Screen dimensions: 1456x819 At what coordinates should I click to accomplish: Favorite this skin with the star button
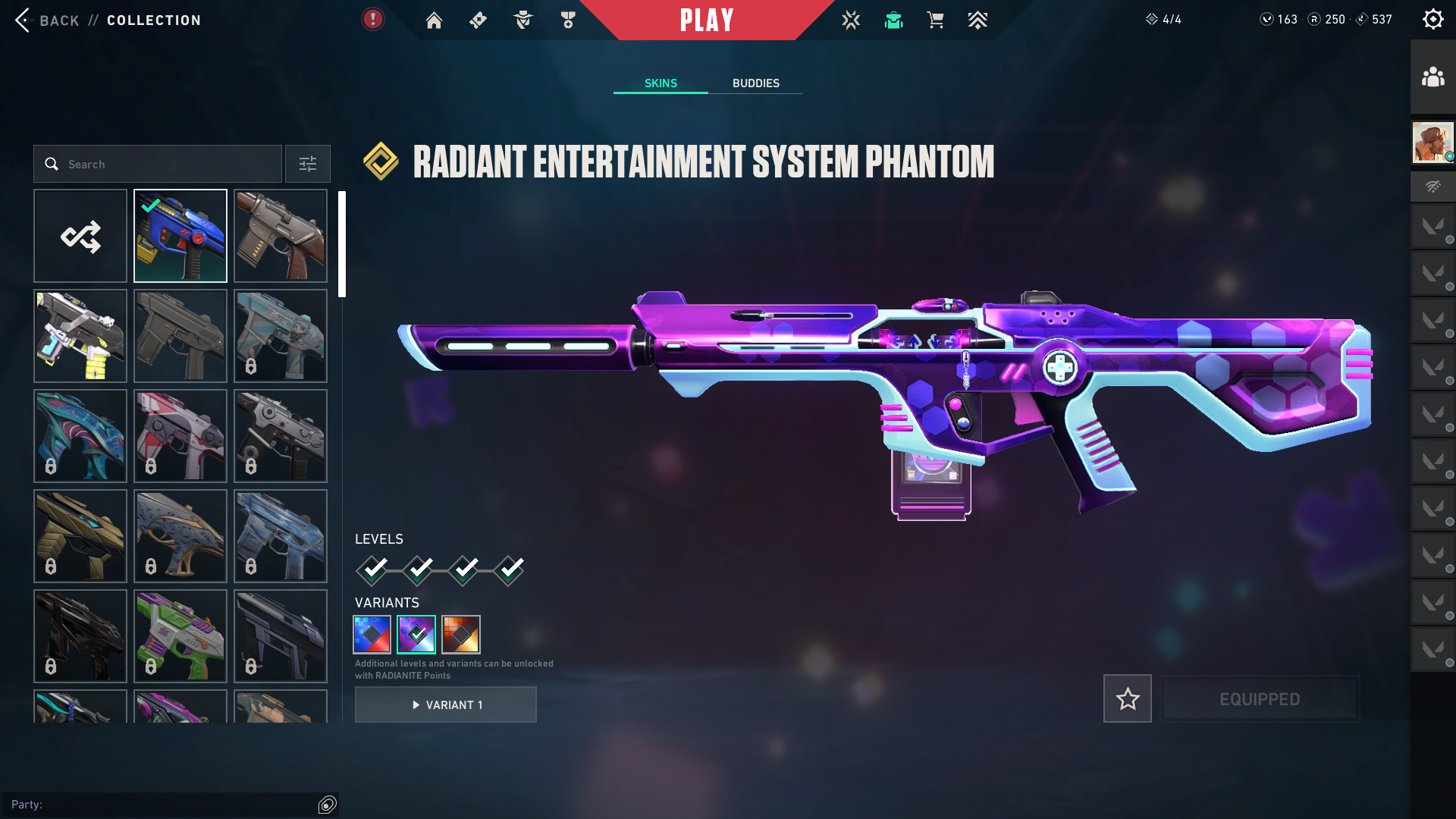pyautogui.click(x=1127, y=698)
